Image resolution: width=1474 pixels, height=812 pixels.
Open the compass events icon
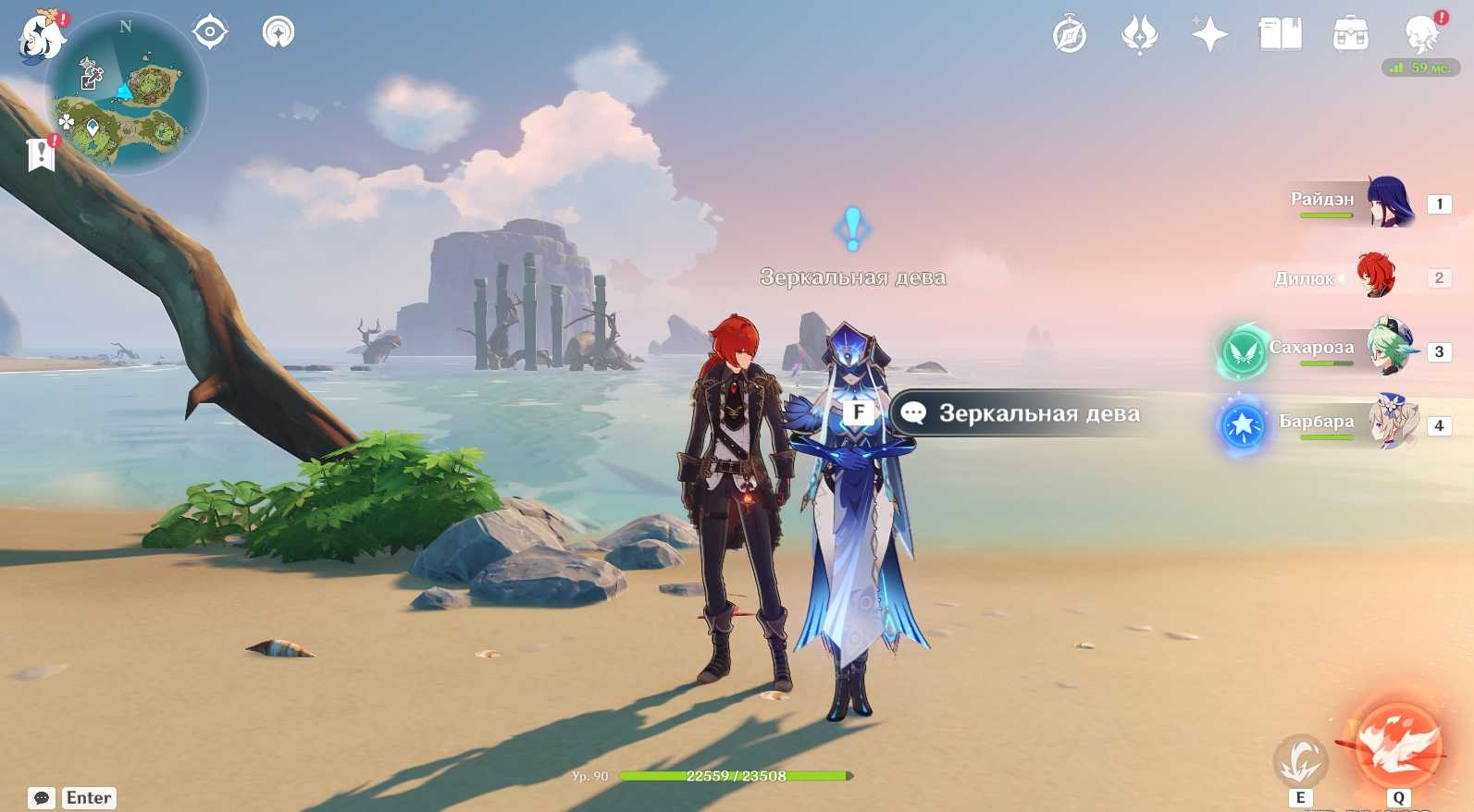(1070, 34)
